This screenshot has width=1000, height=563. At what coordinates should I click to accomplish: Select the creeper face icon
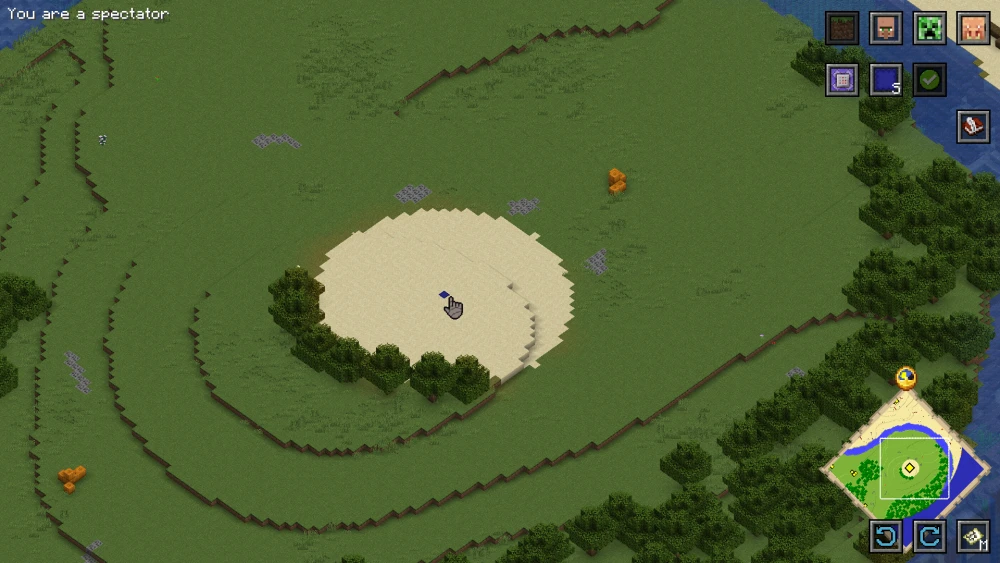pos(930,28)
